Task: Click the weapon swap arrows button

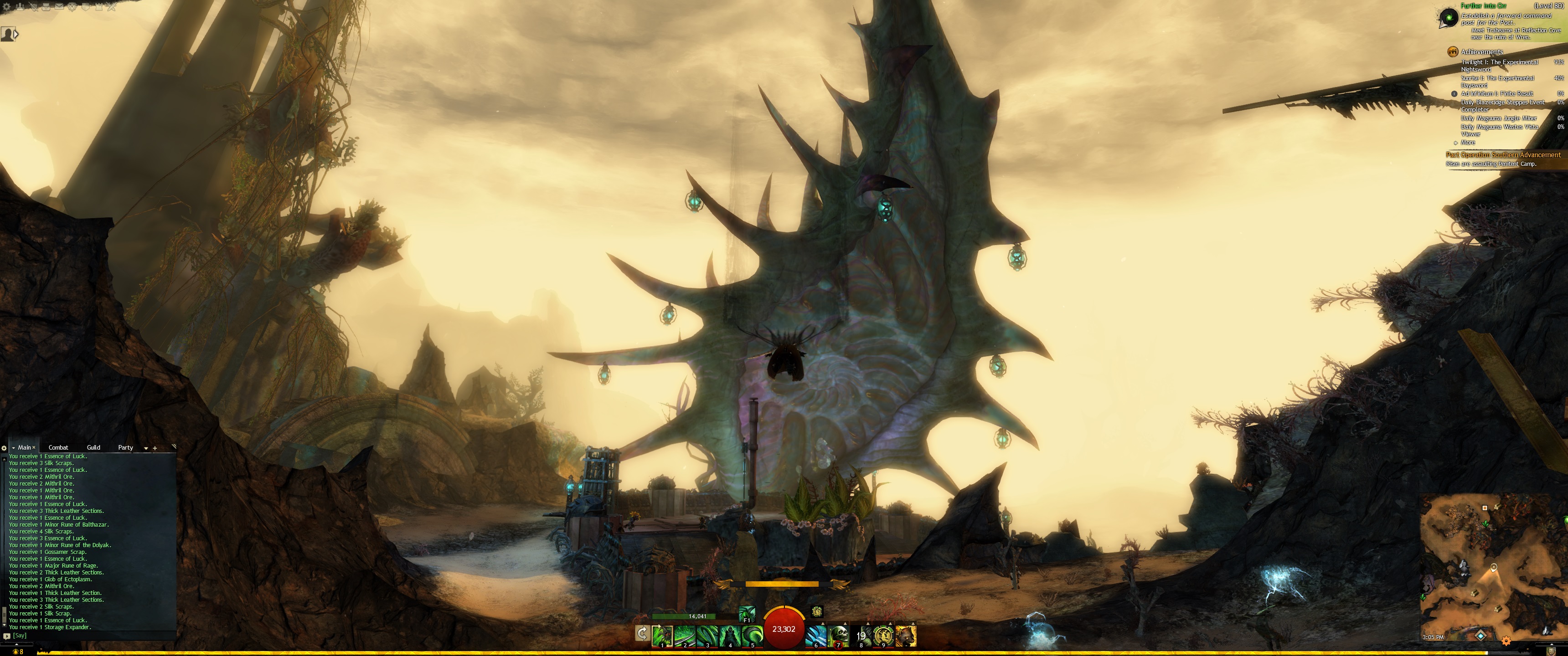Action: point(642,634)
